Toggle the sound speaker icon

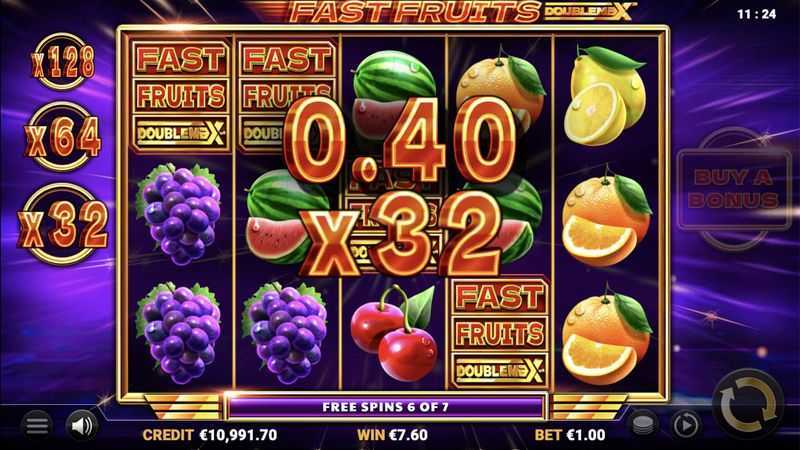tap(81, 425)
